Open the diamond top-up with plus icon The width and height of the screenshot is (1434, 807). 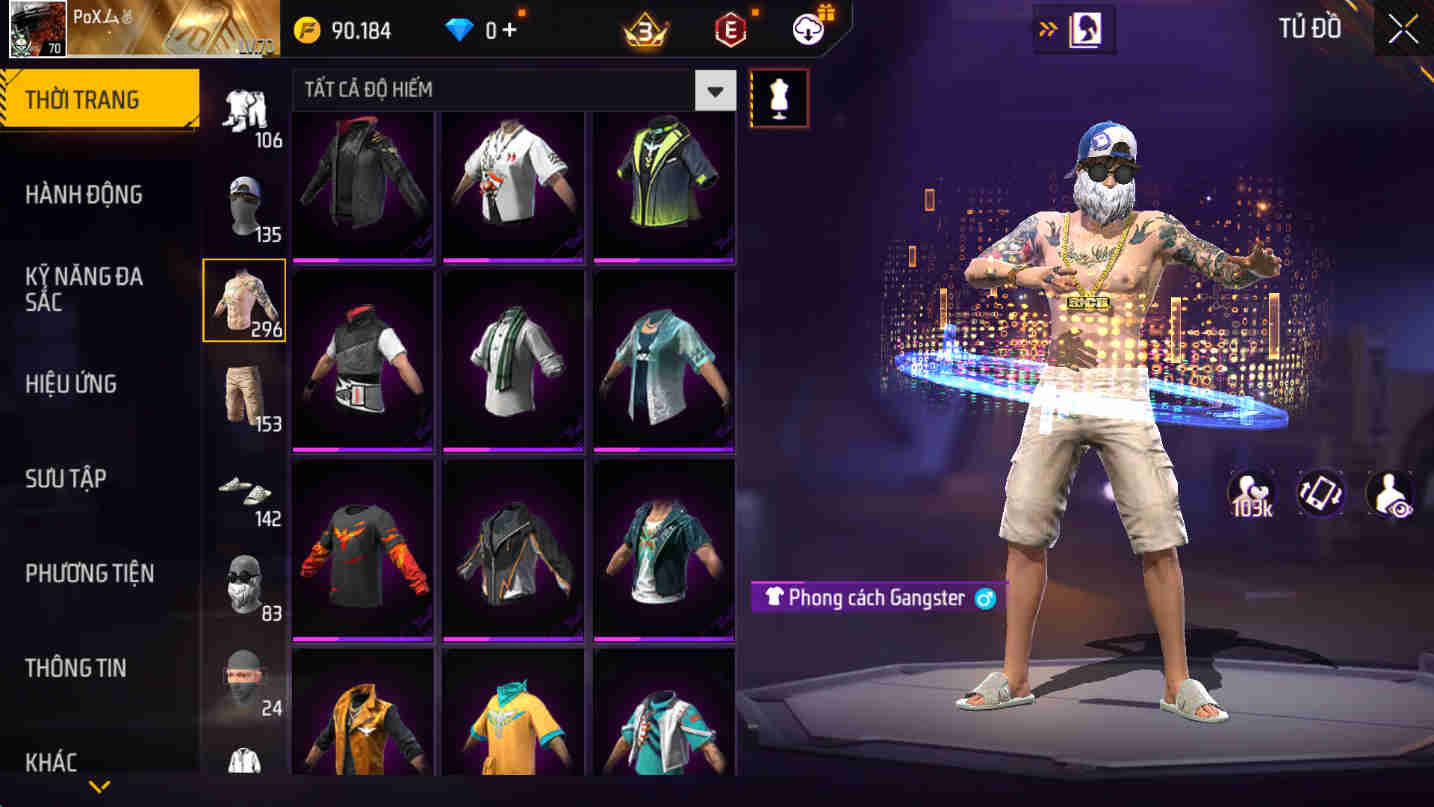tap(497, 29)
